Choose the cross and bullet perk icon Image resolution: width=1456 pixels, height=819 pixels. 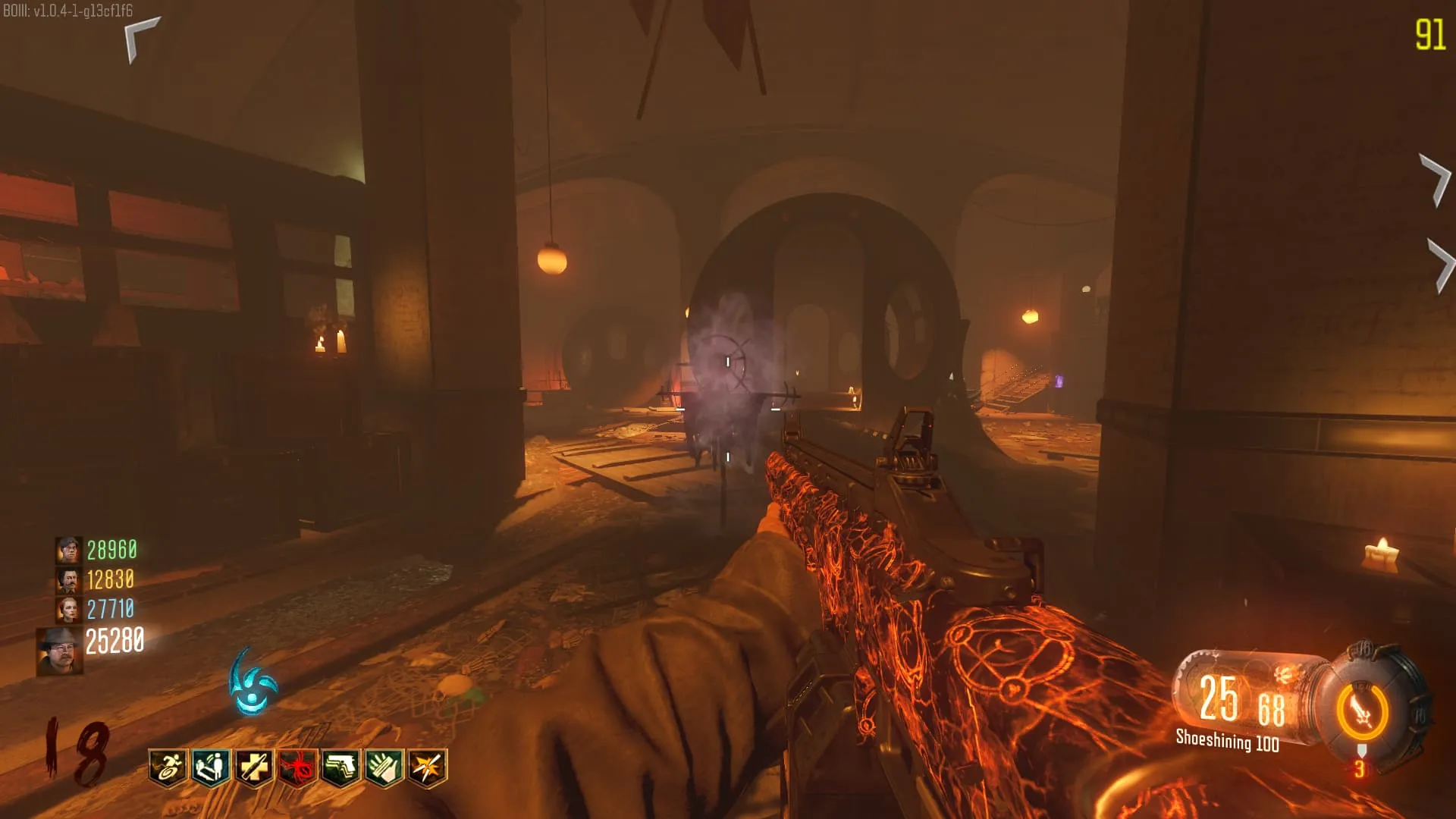[x=254, y=768]
